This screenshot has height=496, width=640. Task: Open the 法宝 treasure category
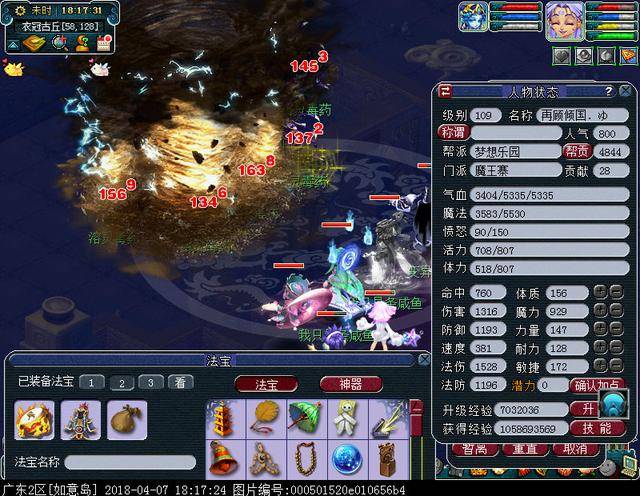pos(267,383)
